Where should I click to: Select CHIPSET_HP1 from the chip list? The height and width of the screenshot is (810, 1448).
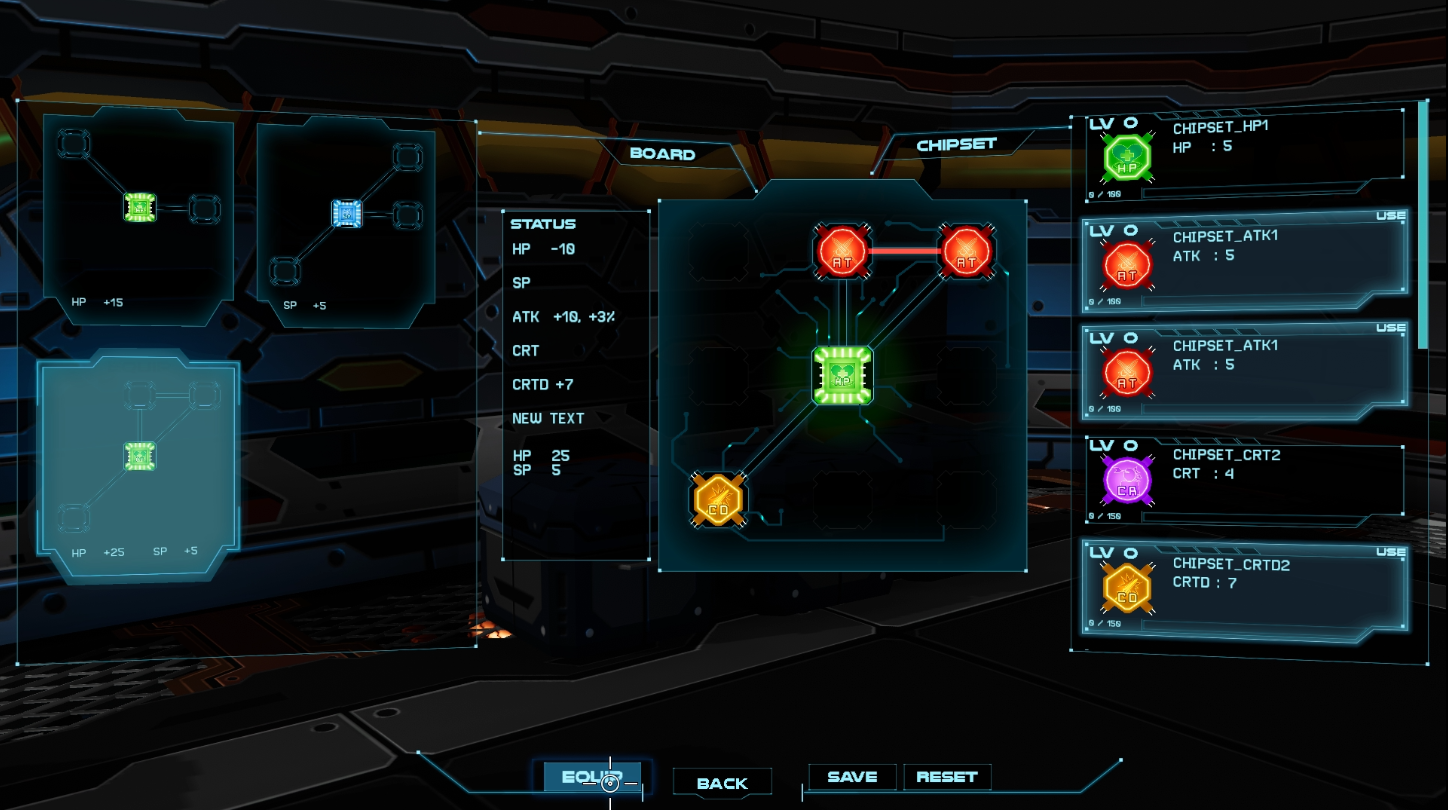click(x=1243, y=154)
